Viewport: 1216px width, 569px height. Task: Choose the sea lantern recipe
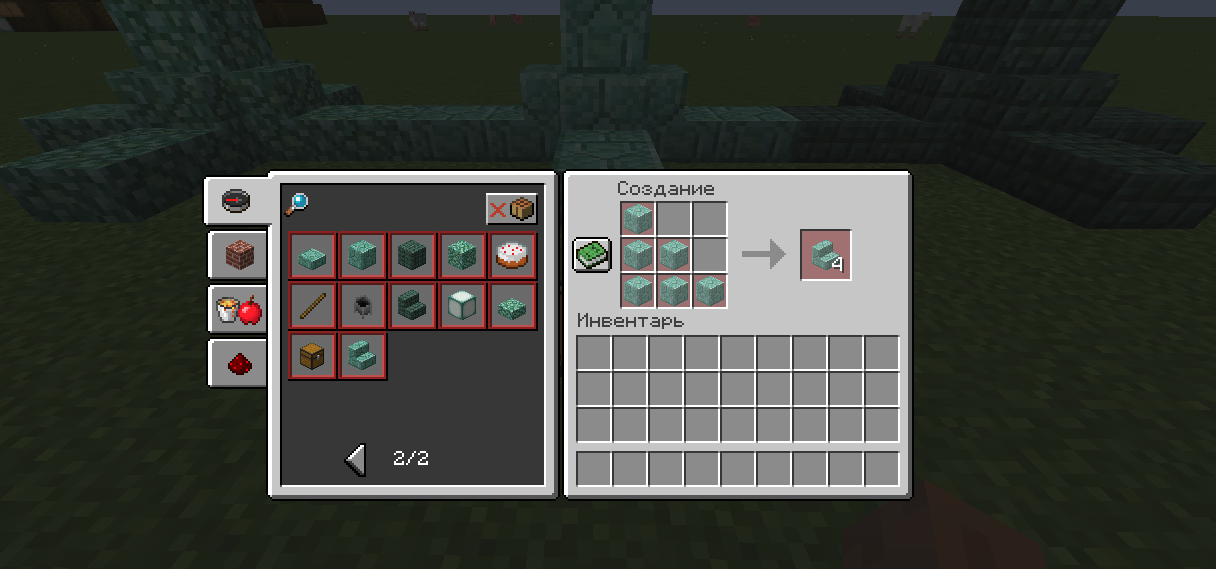click(463, 306)
